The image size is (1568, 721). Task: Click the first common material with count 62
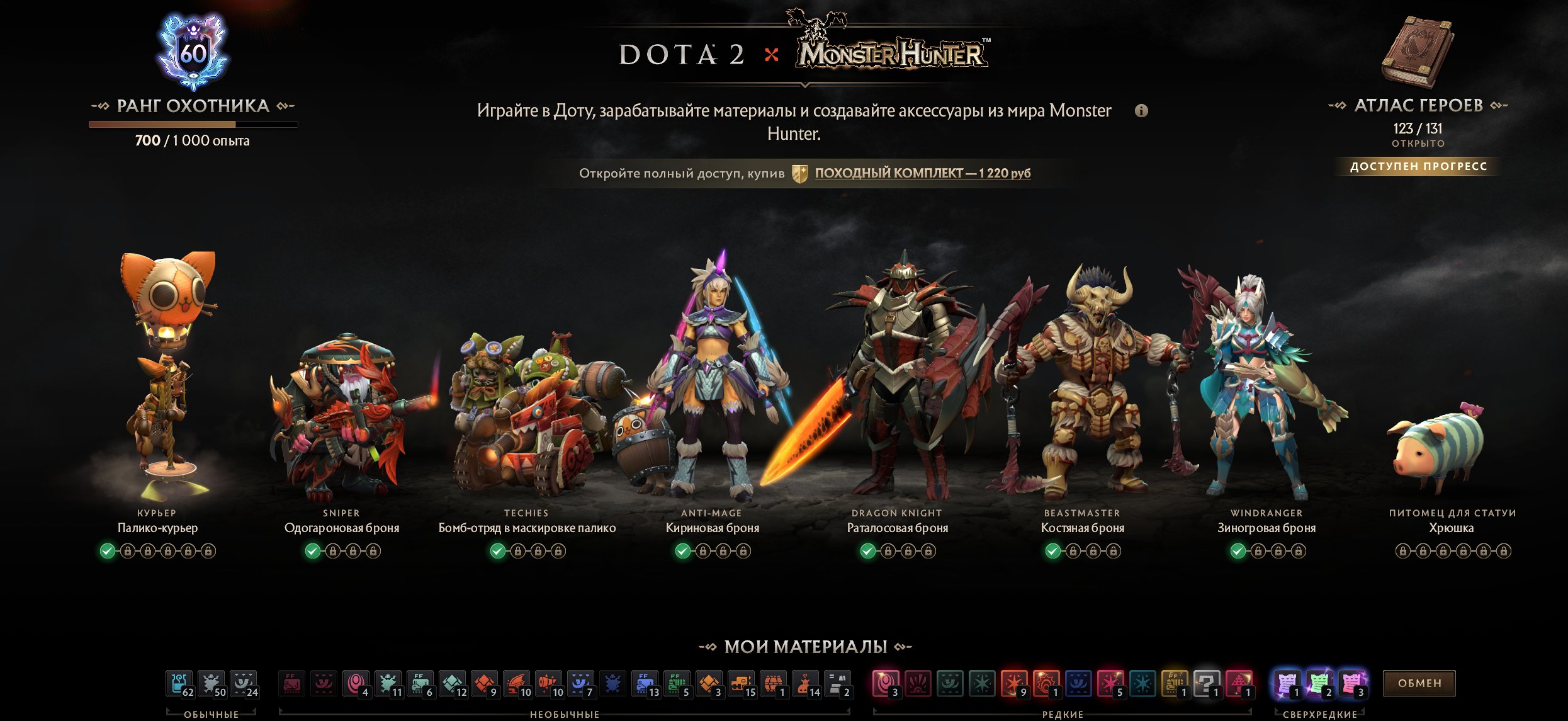(178, 683)
